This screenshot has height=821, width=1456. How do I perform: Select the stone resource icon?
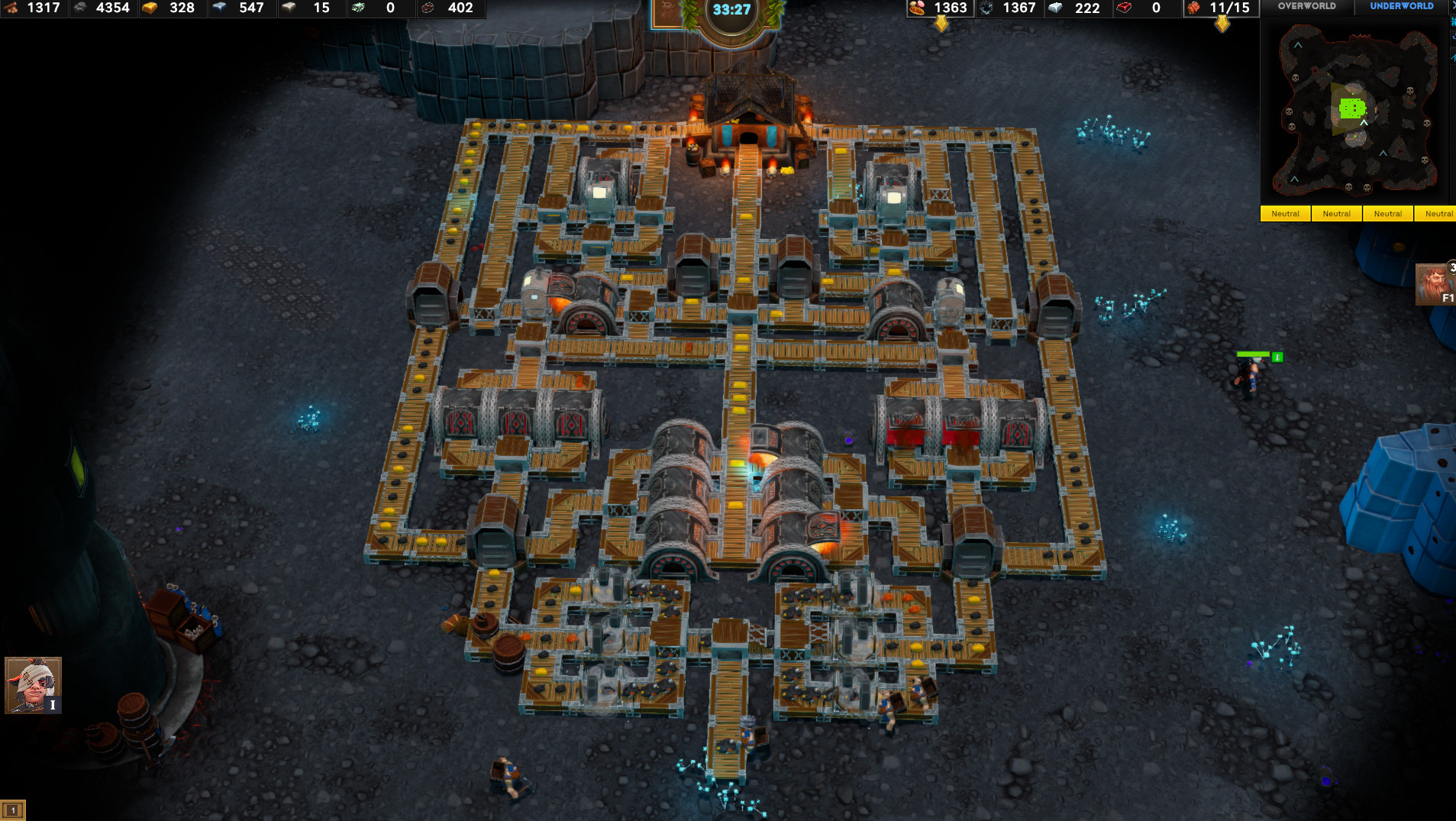click(x=79, y=8)
